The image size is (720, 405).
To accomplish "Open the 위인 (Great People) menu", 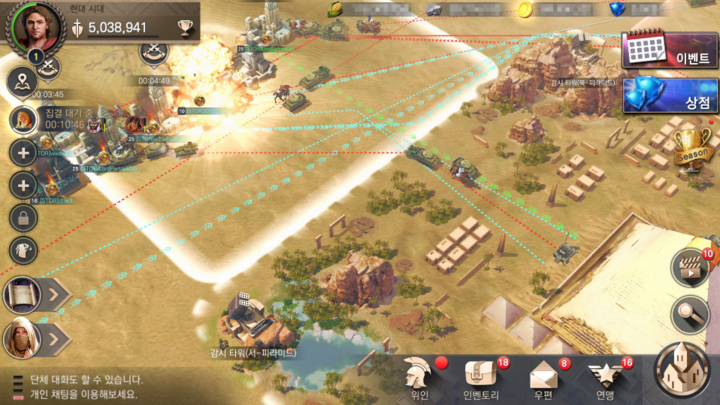I will (x=419, y=377).
